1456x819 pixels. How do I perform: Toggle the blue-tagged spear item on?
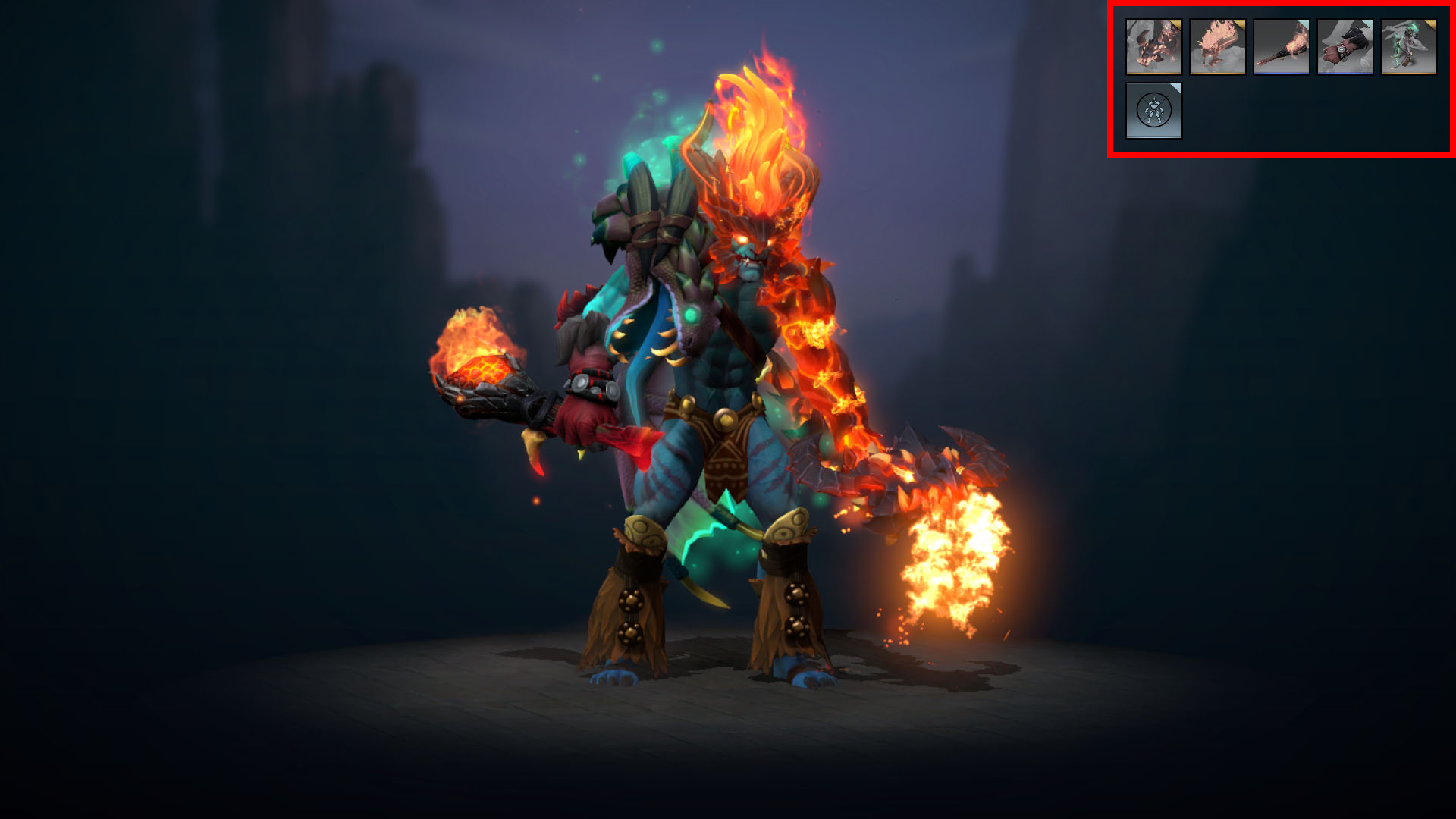pos(1282,47)
